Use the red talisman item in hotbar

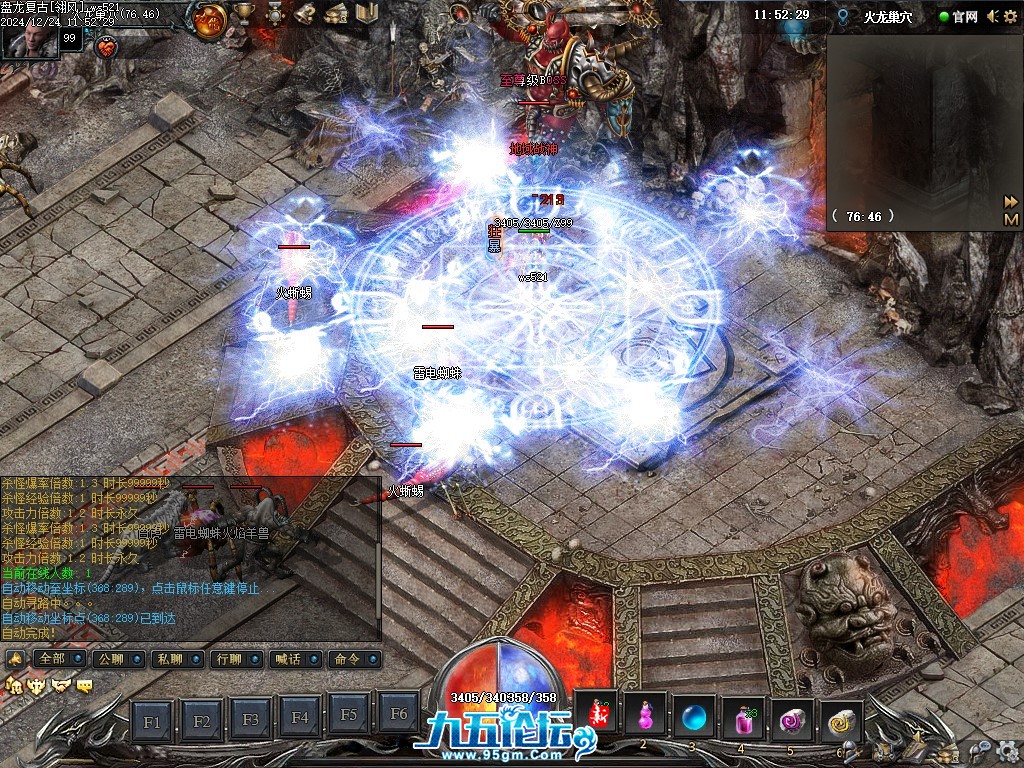tap(596, 716)
